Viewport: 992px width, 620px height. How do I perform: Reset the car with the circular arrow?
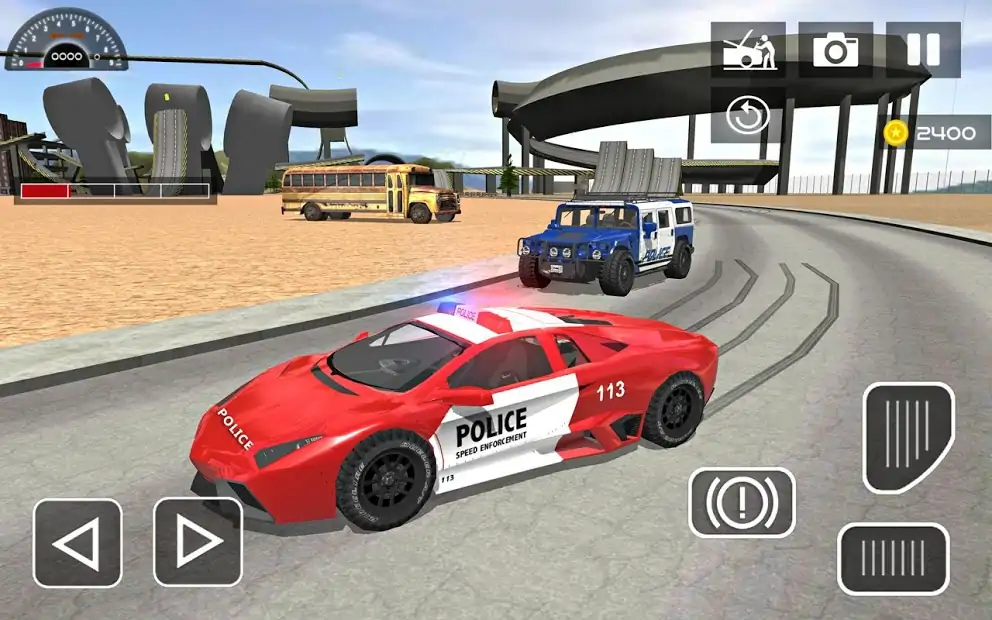click(x=747, y=115)
